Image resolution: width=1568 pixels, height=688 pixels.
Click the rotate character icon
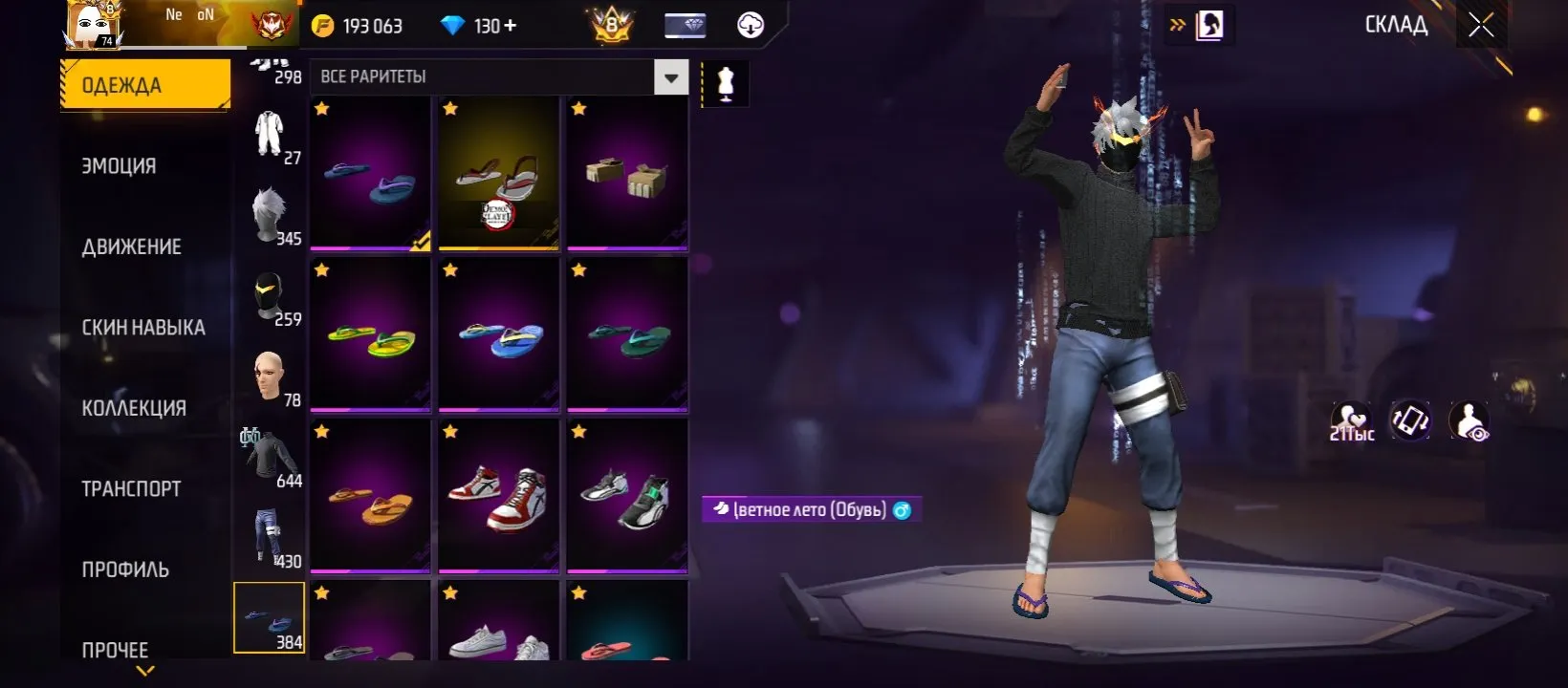click(1413, 420)
